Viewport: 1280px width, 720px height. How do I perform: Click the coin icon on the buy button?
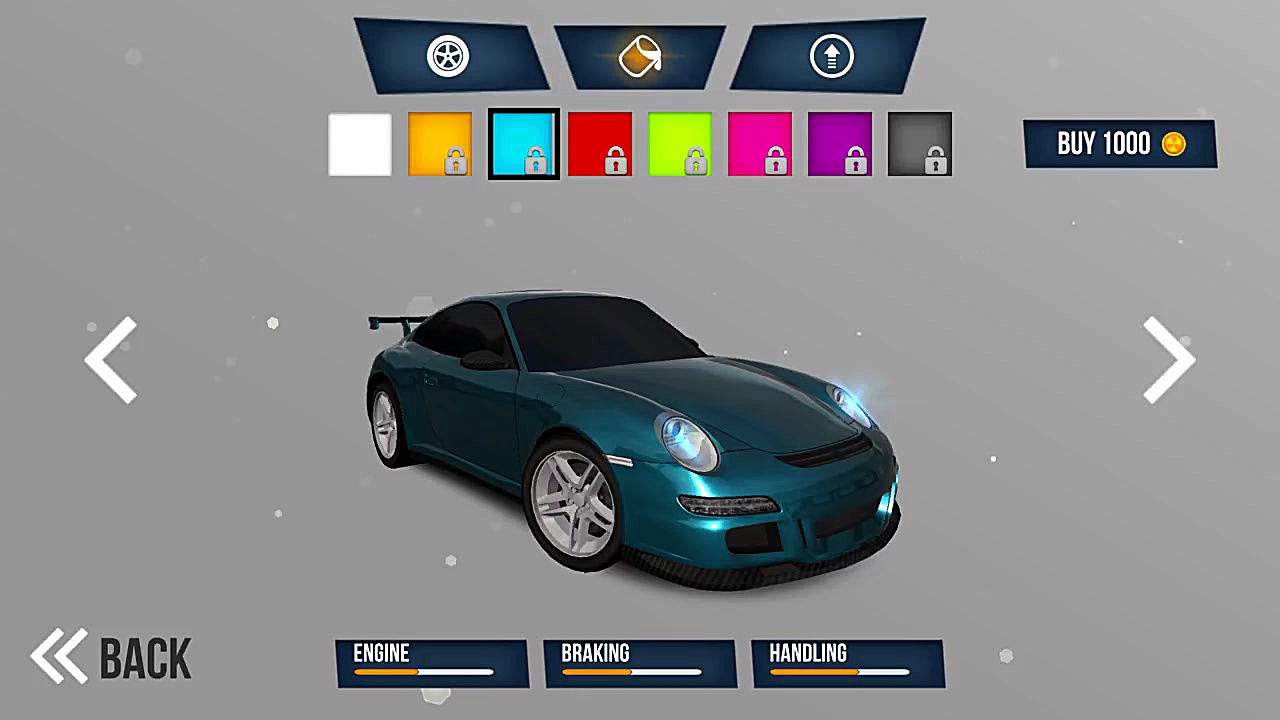(x=1173, y=144)
